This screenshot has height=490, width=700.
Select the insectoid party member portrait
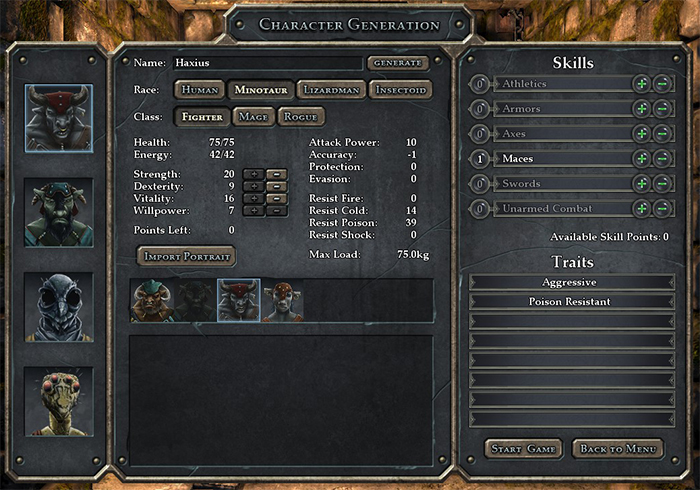[x=59, y=399]
